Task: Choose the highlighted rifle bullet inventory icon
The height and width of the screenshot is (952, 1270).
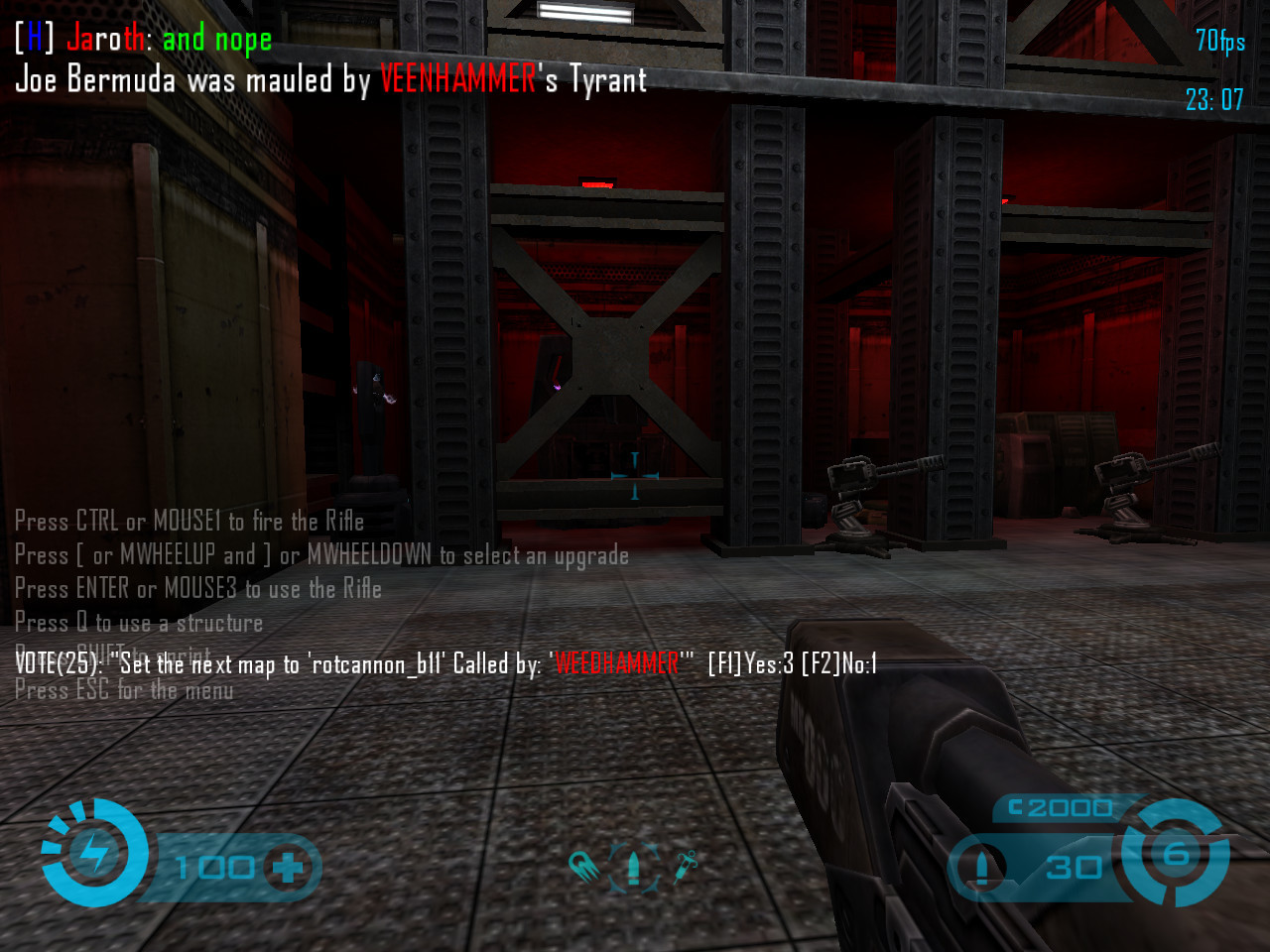Action: (634, 867)
